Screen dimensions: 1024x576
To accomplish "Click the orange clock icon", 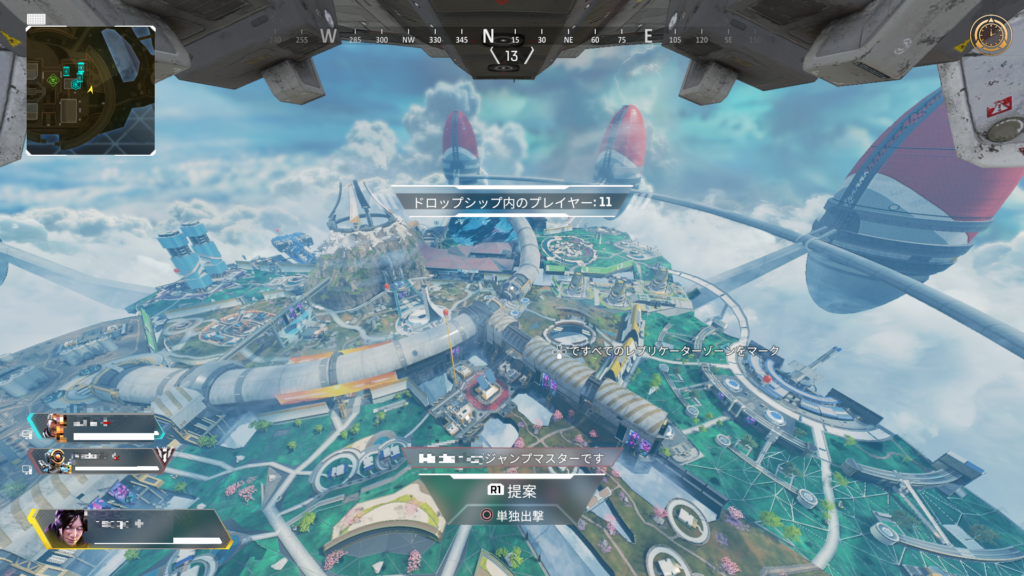I will (991, 34).
